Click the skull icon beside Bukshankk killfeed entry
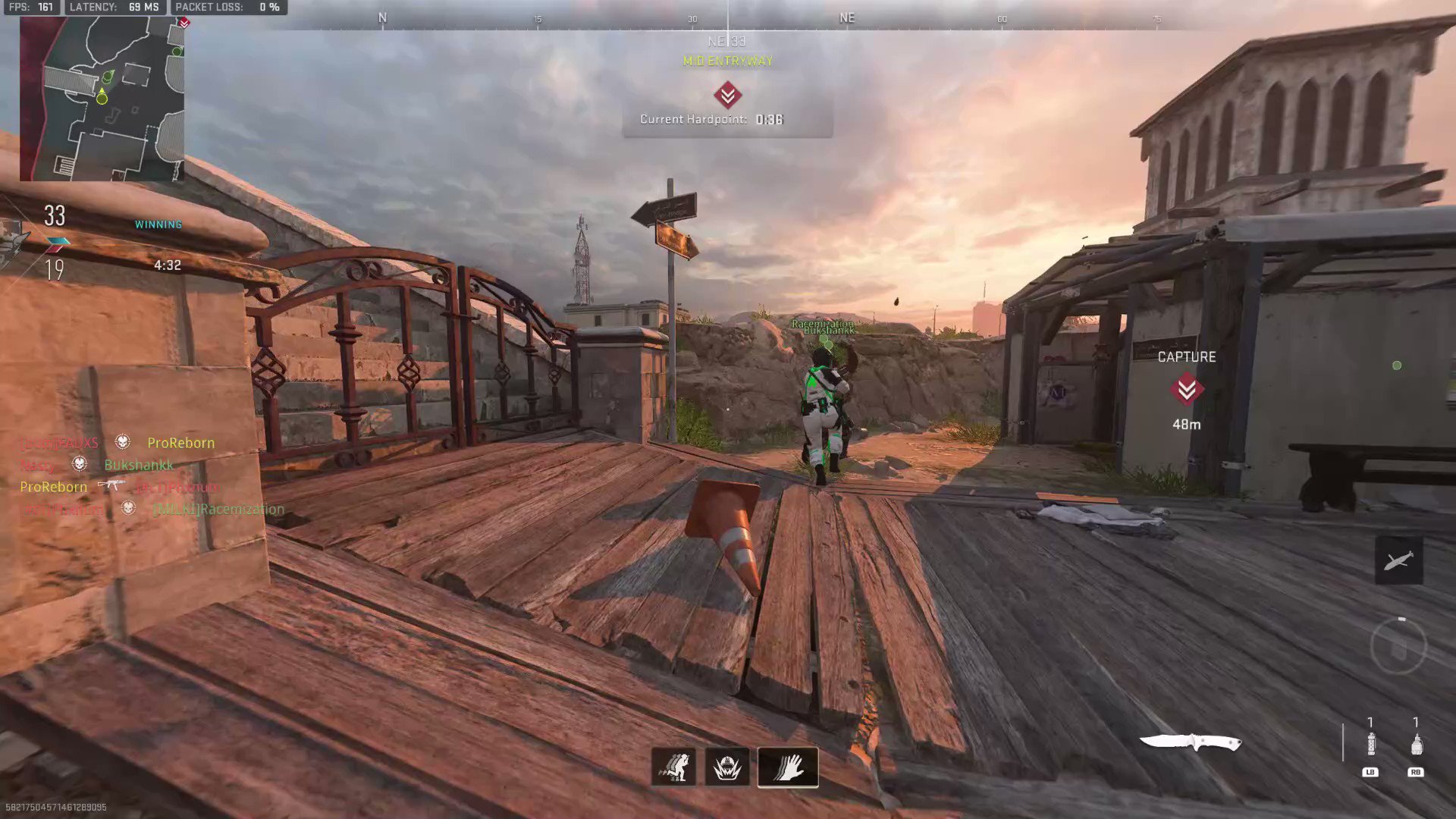The image size is (1456, 819). 79,465
